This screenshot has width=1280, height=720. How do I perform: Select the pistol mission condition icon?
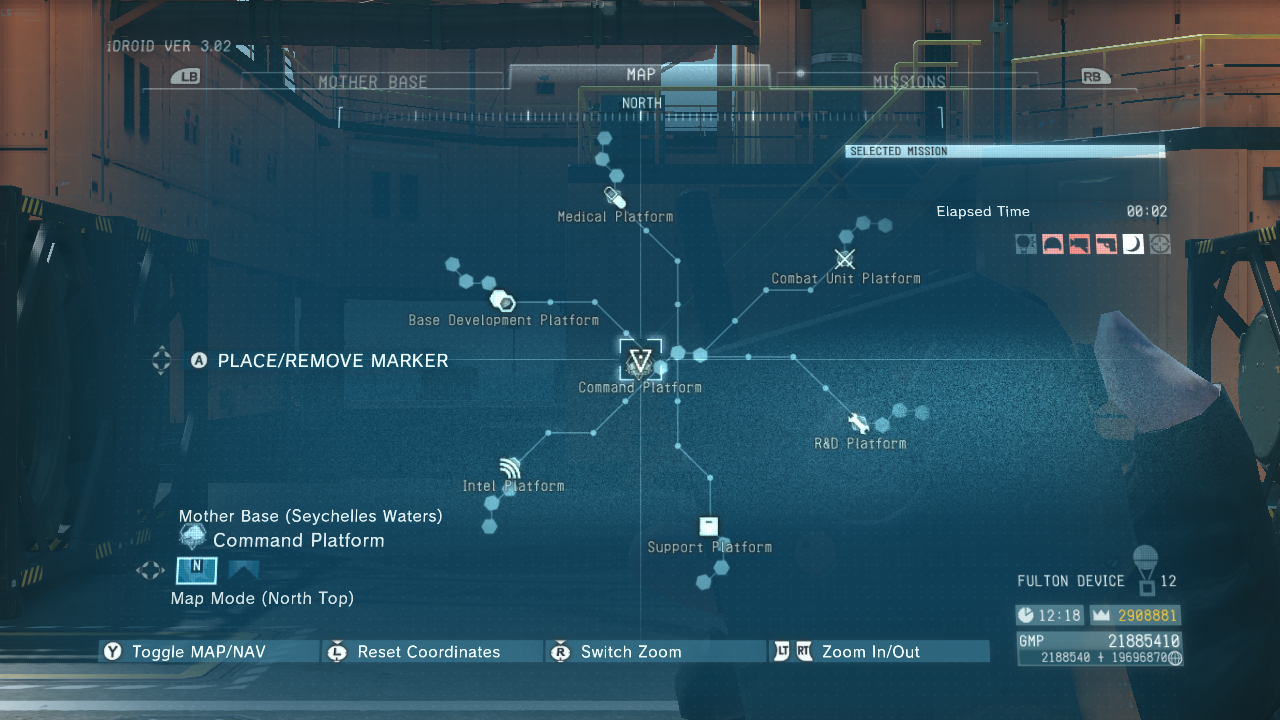click(x=1106, y=243)
